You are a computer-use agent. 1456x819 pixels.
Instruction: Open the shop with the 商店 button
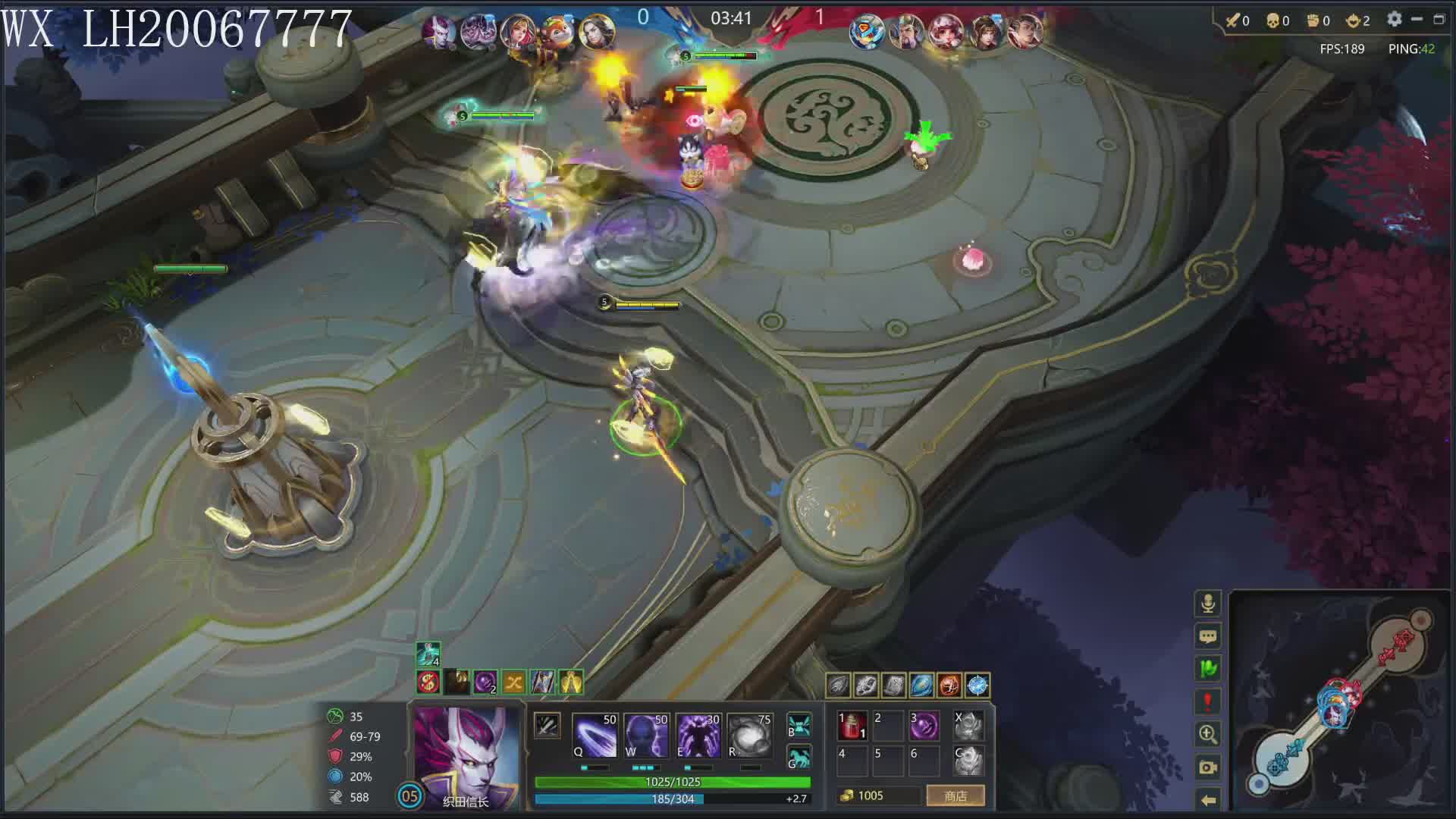955,795
